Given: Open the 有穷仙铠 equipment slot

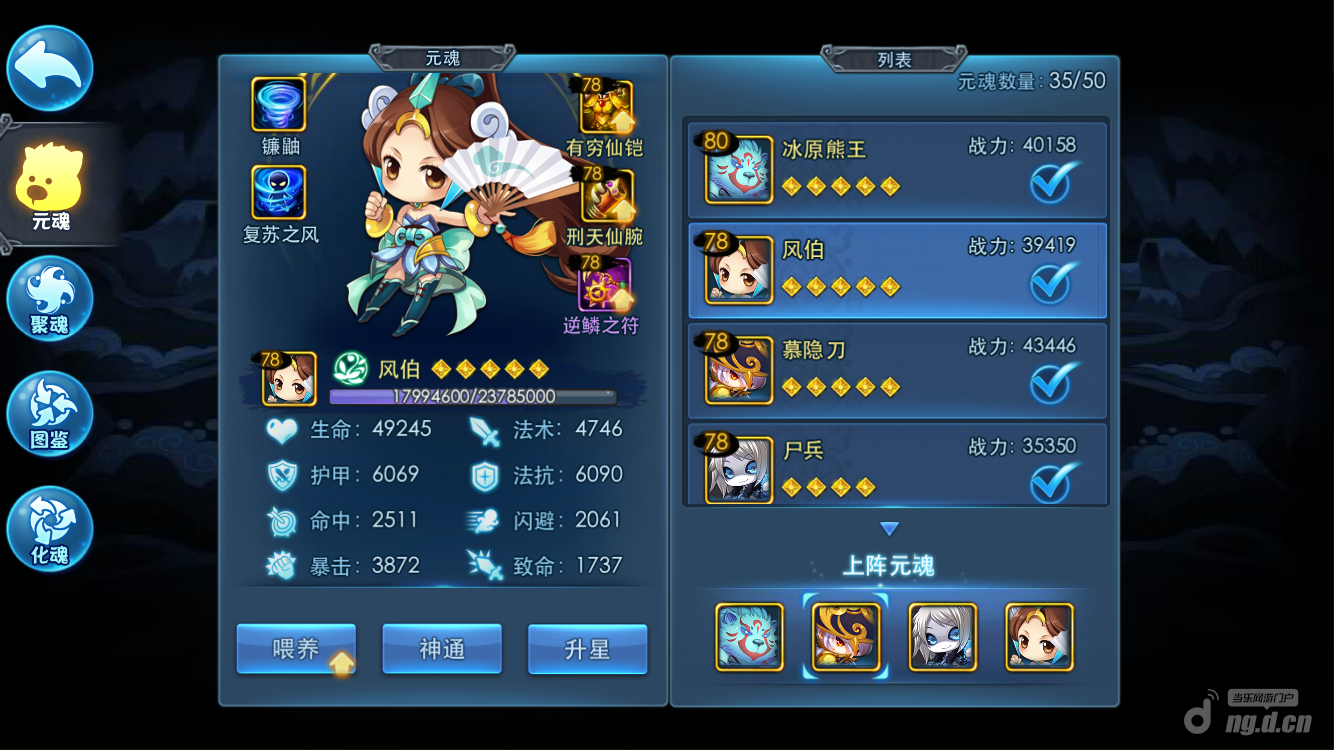Looking at the screenshot, I should pyautogui.click(x=606, y=108).
